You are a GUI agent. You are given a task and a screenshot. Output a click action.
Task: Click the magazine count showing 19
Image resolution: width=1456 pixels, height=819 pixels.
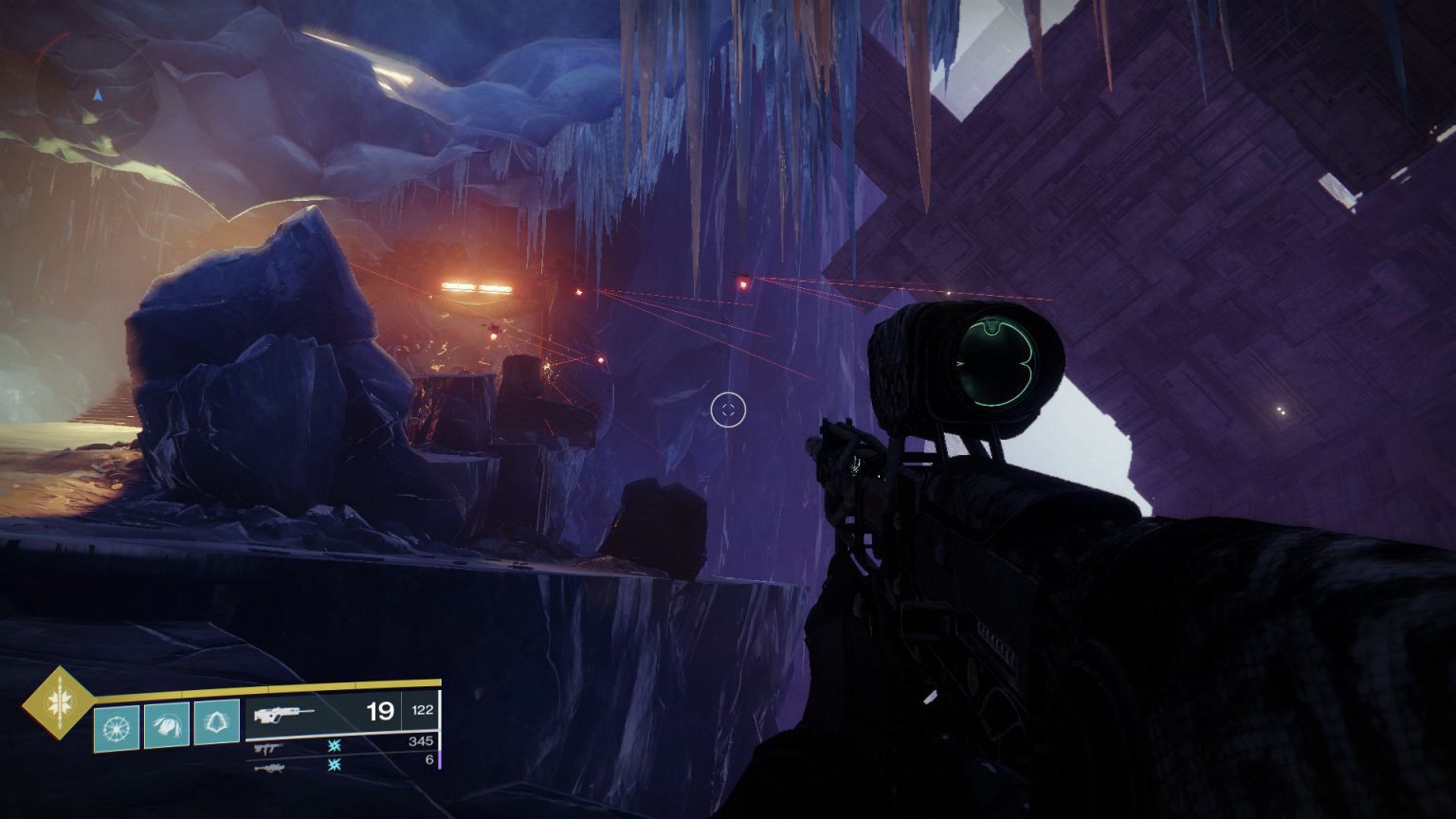point(380,710)
